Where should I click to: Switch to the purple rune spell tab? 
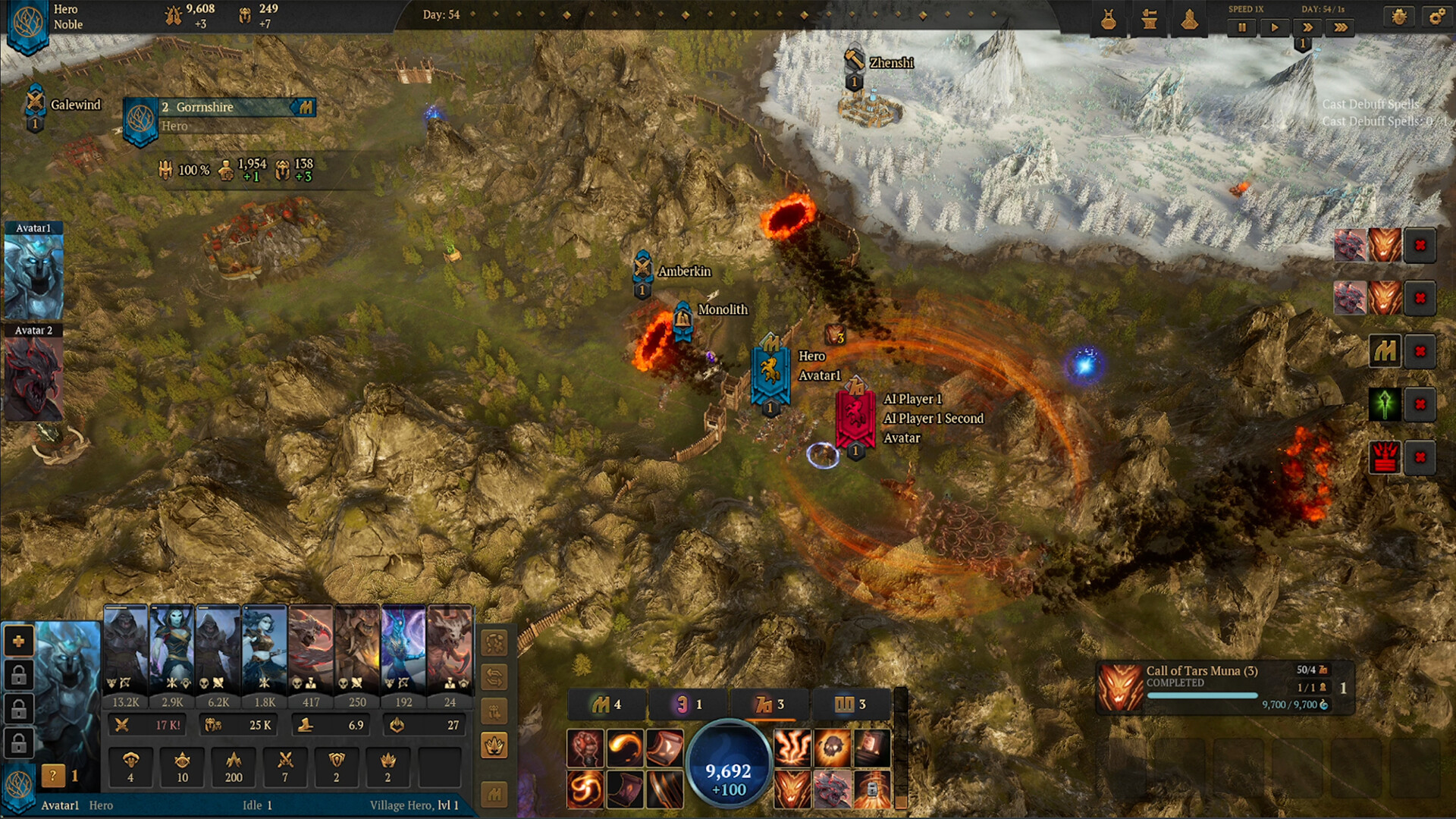[x=689, y=704]
